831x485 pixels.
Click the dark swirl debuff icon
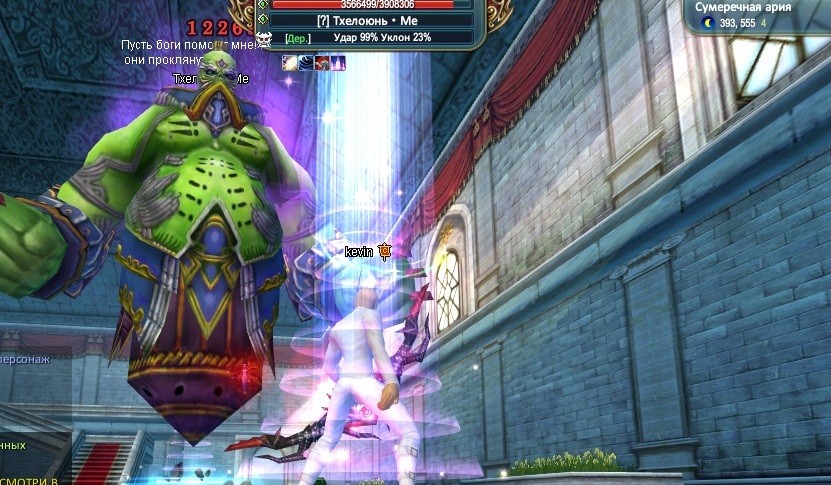[x=305, y=62]
